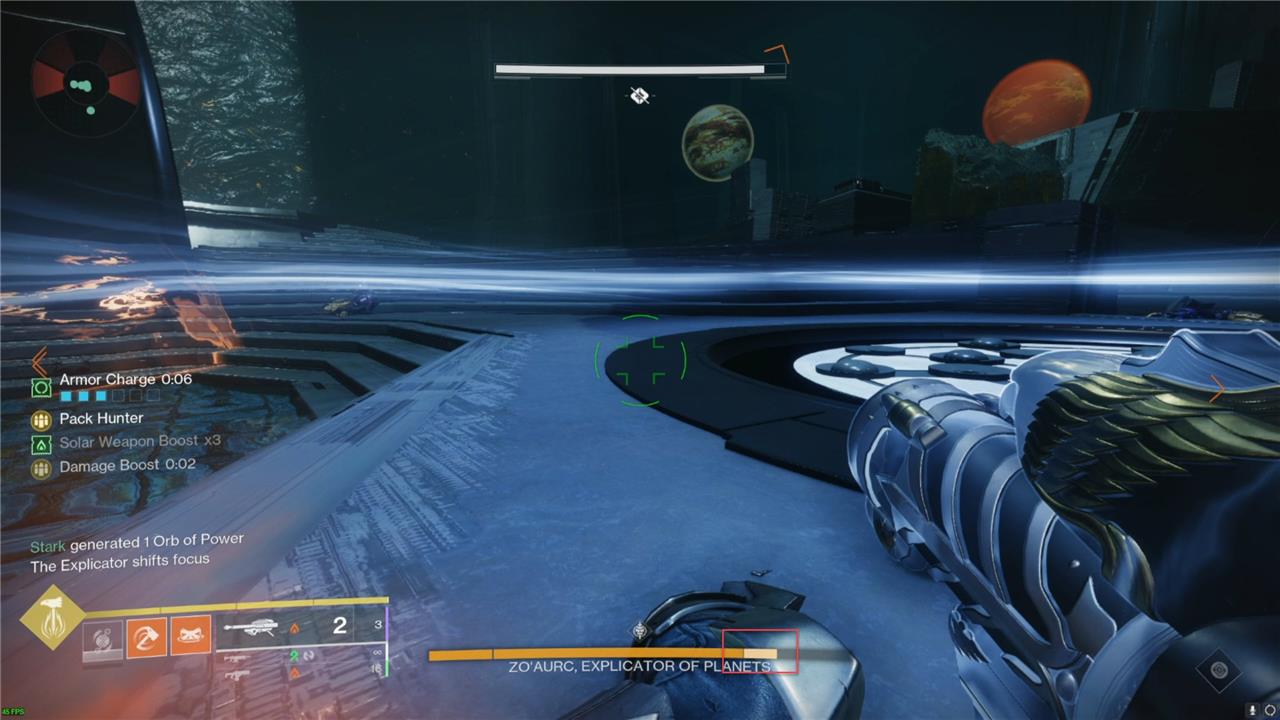Click the boss objective marker icon

click(x=639, y=96)
